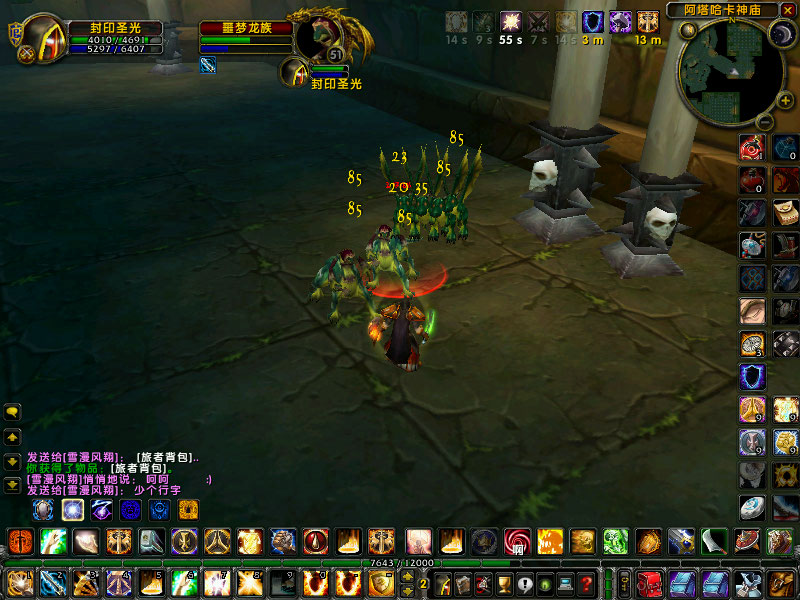Activate the closed eye ability on side bar
The height and width of the screenshot is (600, 800).
pyautogui.click(x=752, y=310)
